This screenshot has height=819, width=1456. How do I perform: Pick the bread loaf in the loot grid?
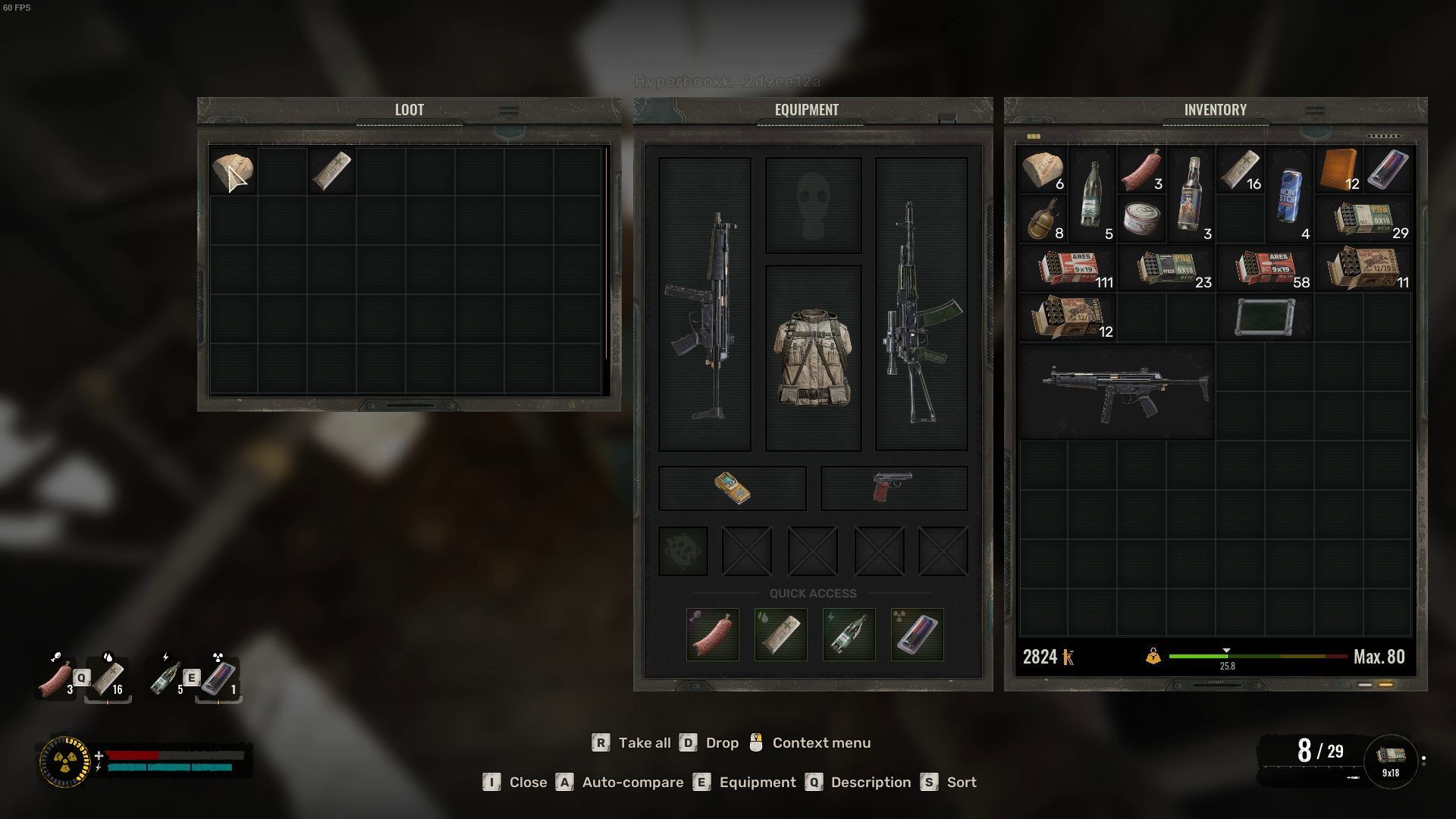point(232,171)
